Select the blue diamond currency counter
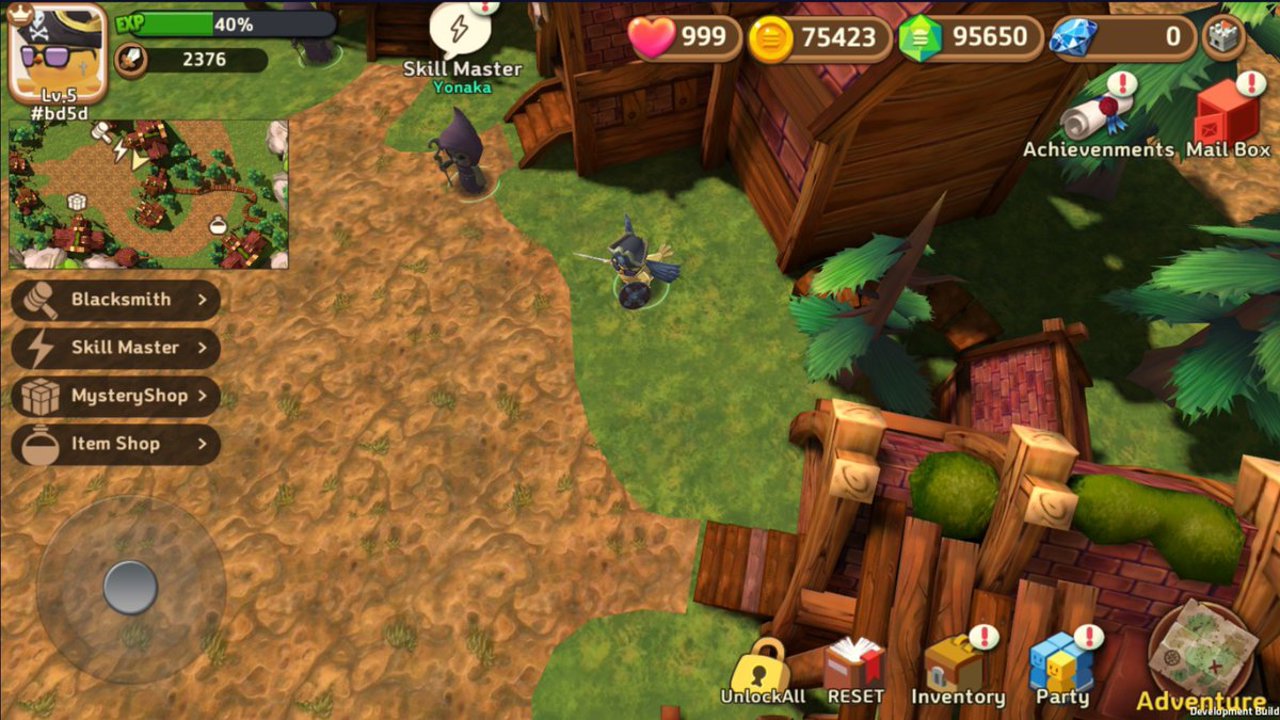The width and height of the screenshot is (1280, 720). point(1122,38)
